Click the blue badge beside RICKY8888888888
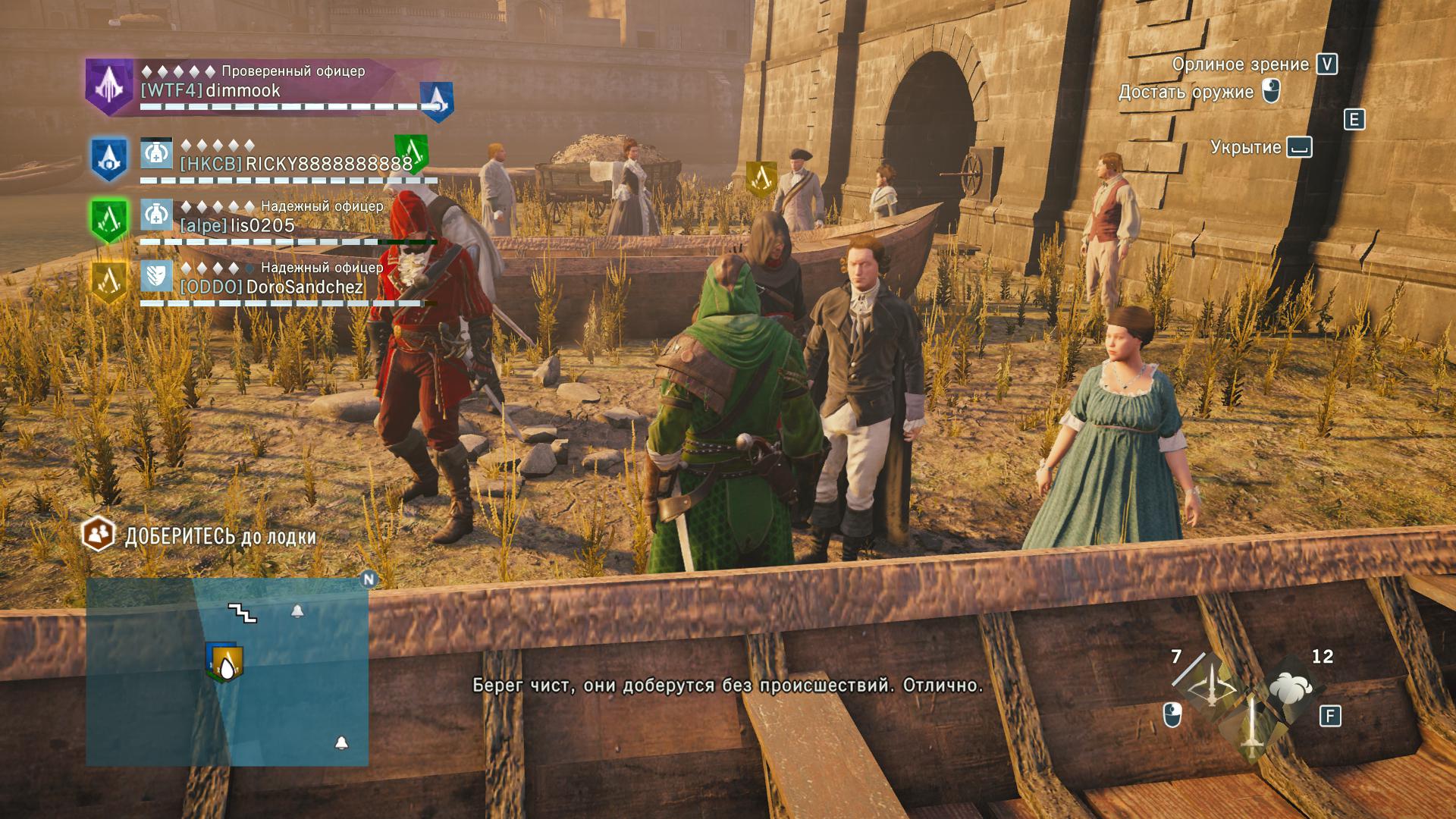The width and height of the screenshot is (1456, 819). (109, 158)
